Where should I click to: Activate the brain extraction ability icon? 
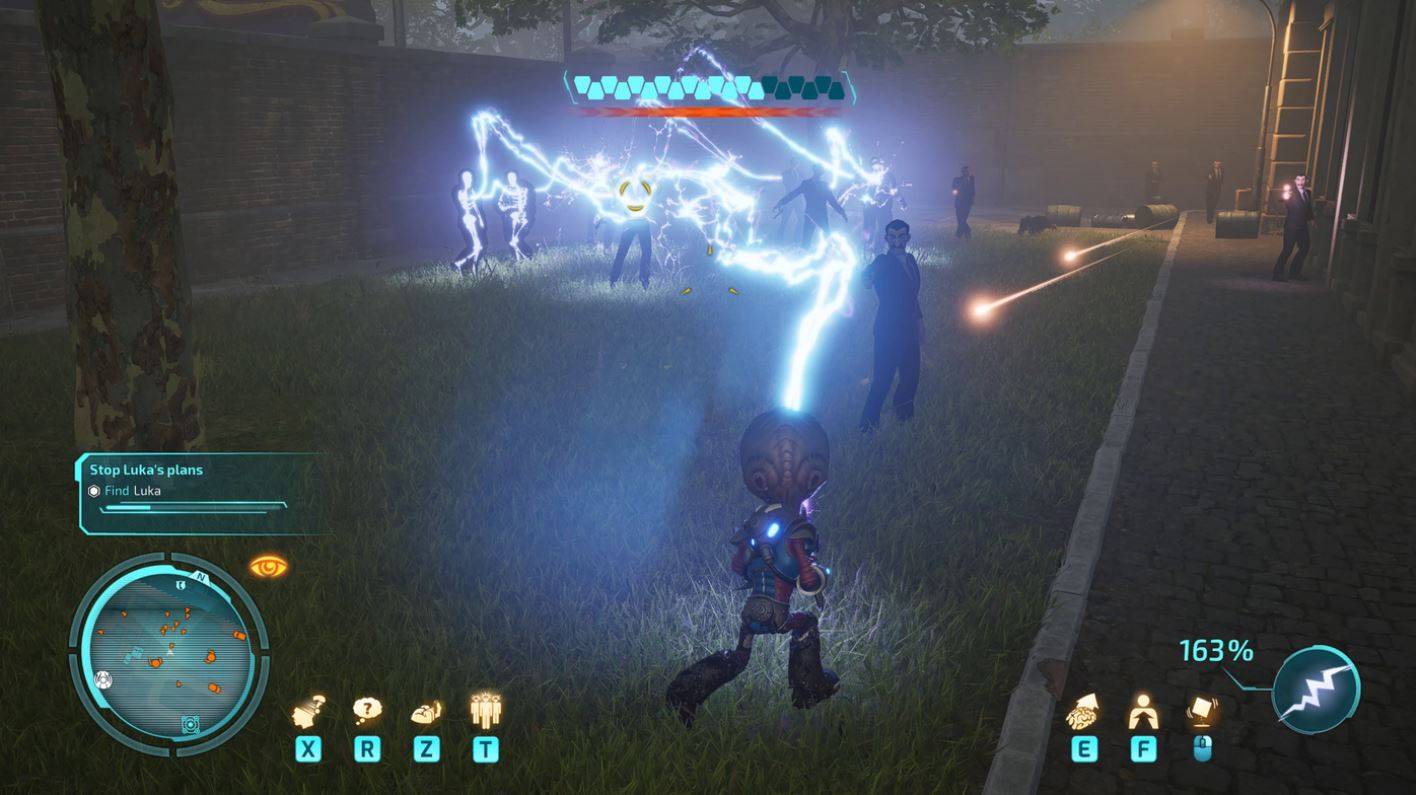click(x=1083, y=711)
